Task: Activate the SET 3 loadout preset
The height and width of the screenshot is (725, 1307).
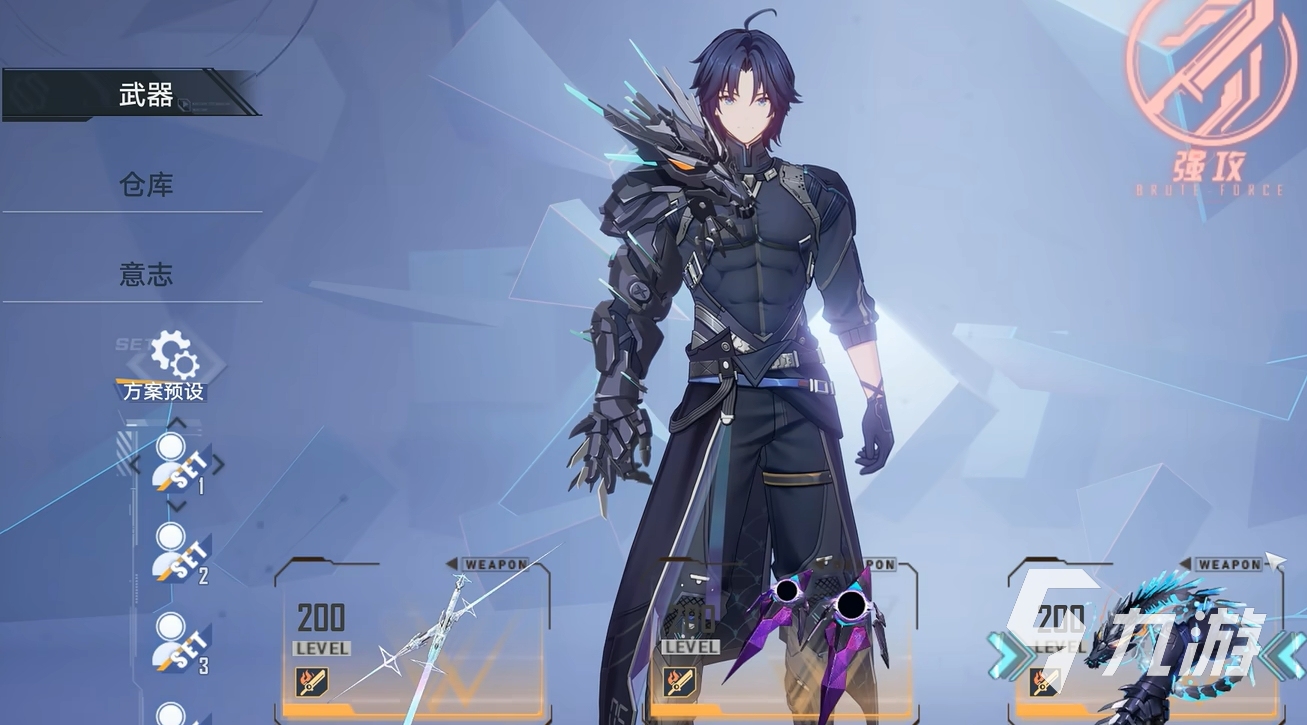Action: 178,642
